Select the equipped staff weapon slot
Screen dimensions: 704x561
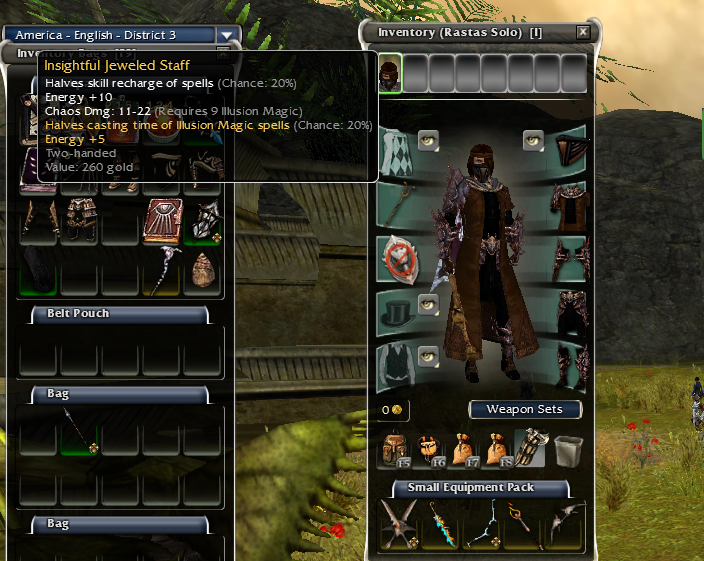(396, 205)
